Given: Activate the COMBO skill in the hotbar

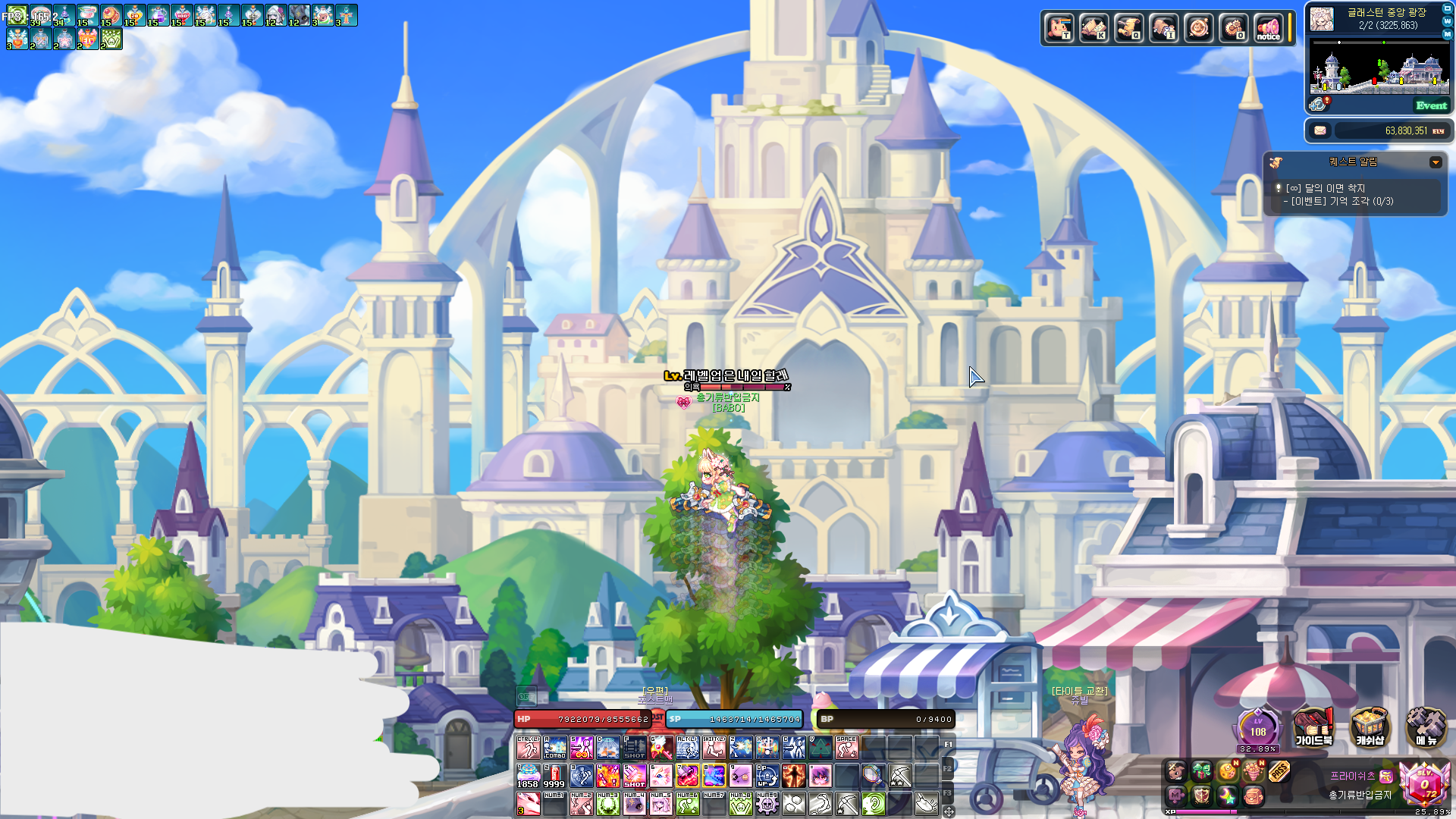Looking at the screenshot, I should point(554,748).
